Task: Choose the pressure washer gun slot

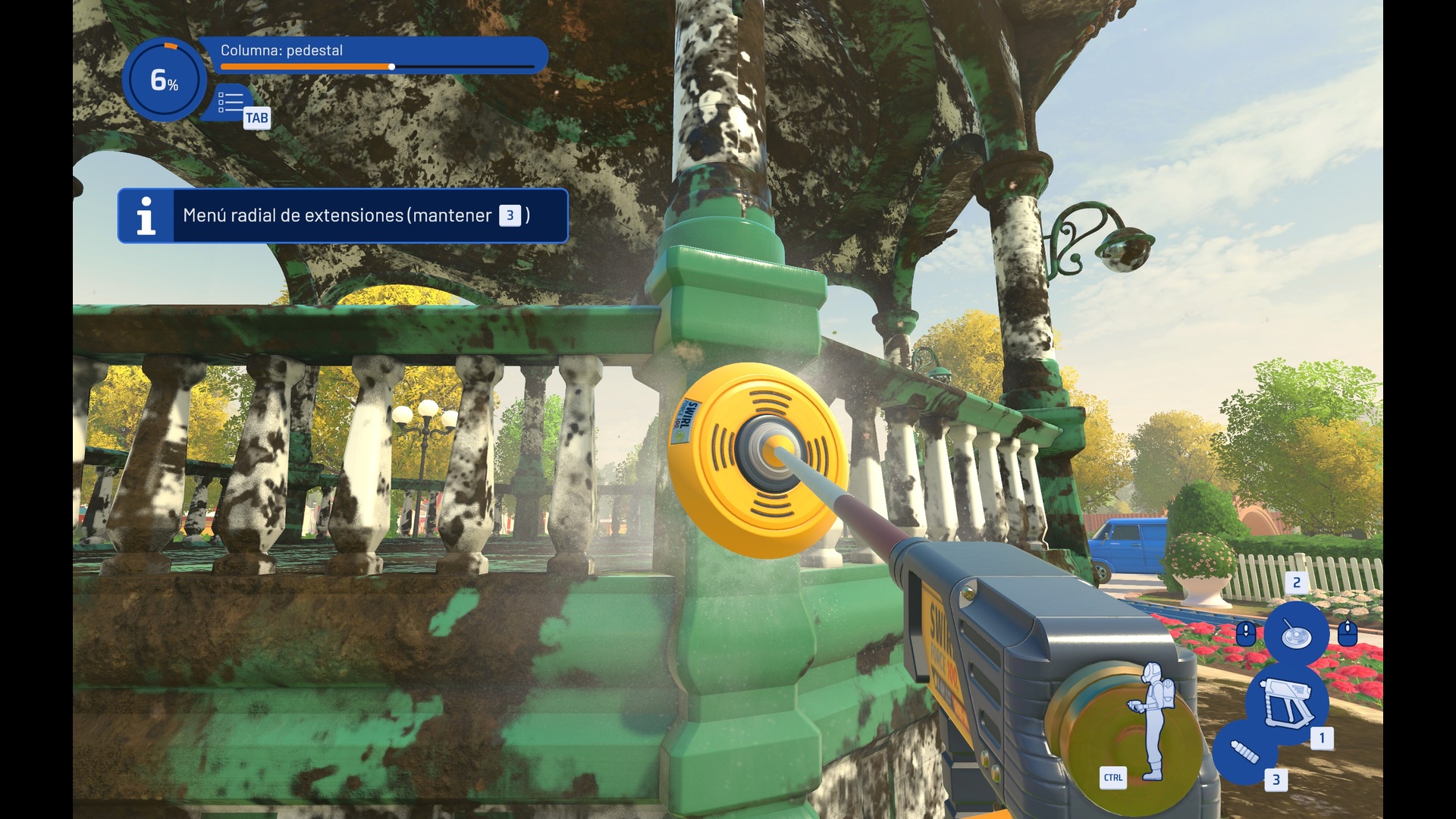Action: coord(1286,701)
